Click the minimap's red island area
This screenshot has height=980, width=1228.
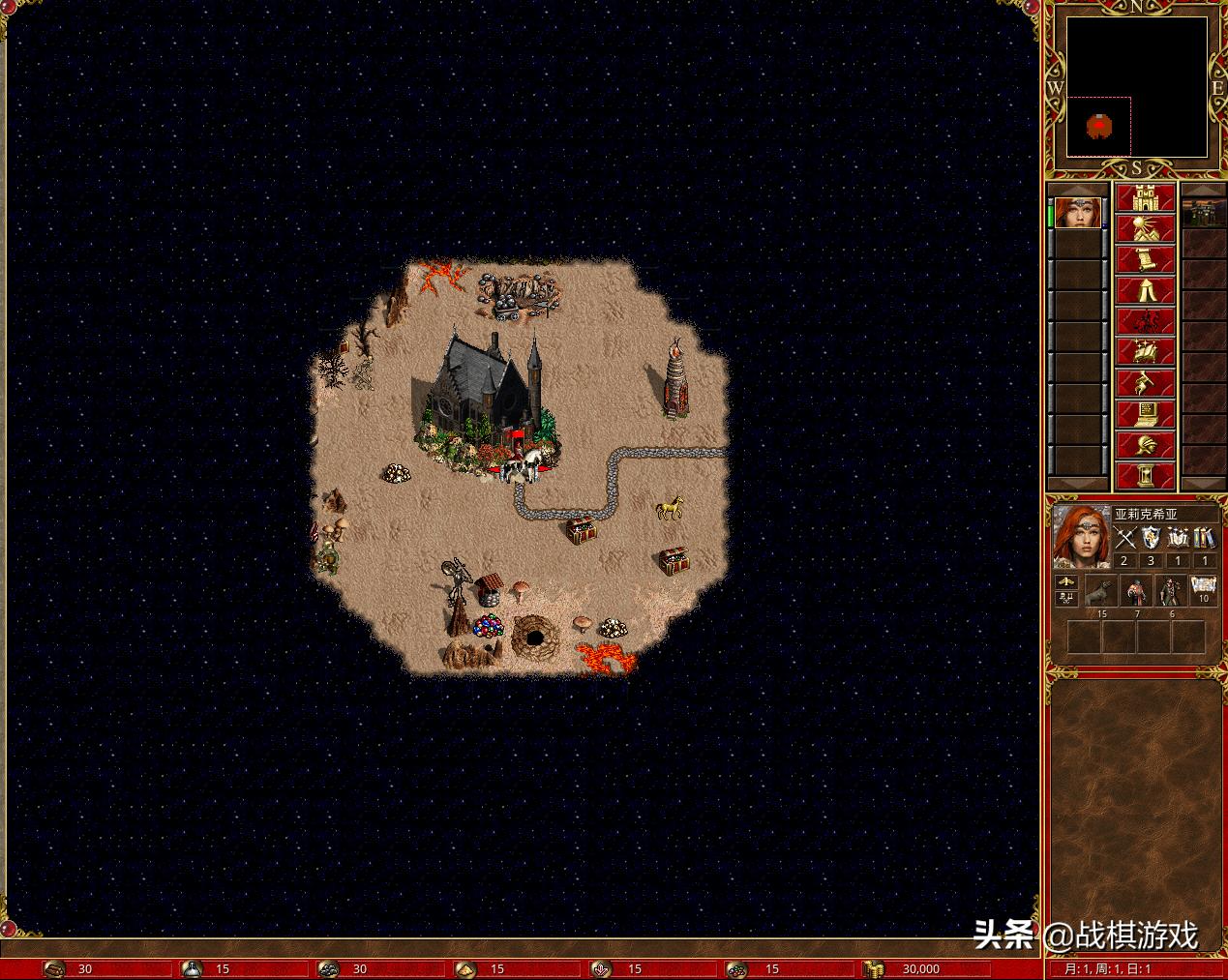point(1098,125)
